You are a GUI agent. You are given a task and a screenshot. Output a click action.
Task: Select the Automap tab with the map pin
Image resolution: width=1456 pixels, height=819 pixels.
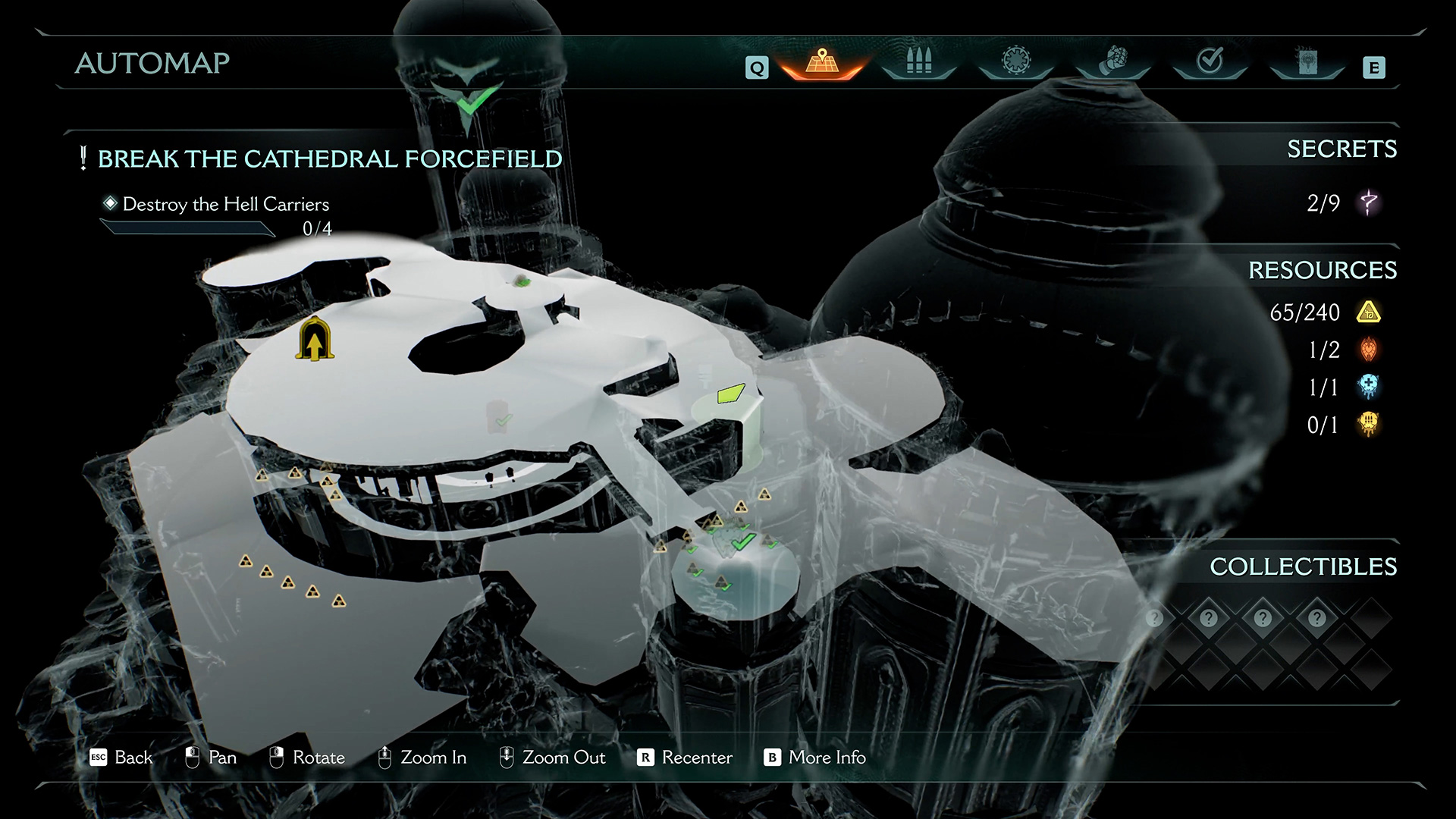click(822, 61)
